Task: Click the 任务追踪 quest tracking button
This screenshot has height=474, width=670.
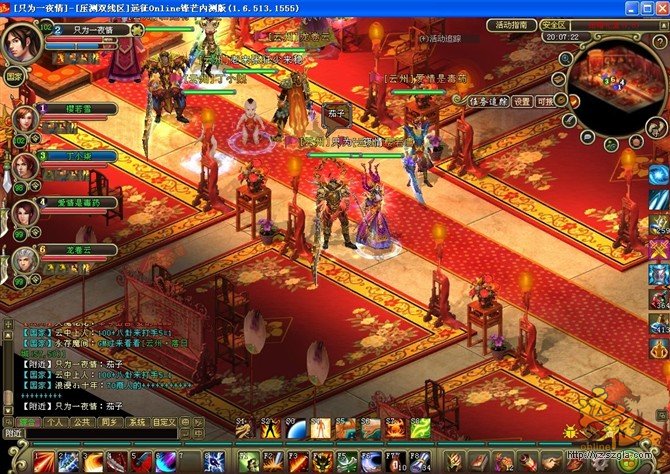Action: 489,101
